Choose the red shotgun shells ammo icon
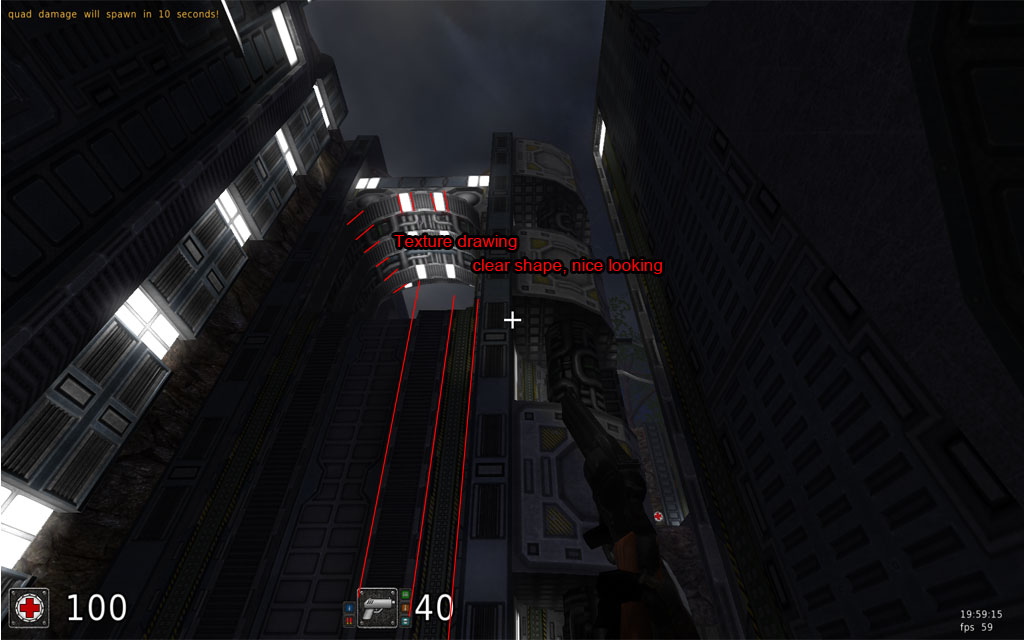Screen dimensions: 1024x640 pos(349,621)
